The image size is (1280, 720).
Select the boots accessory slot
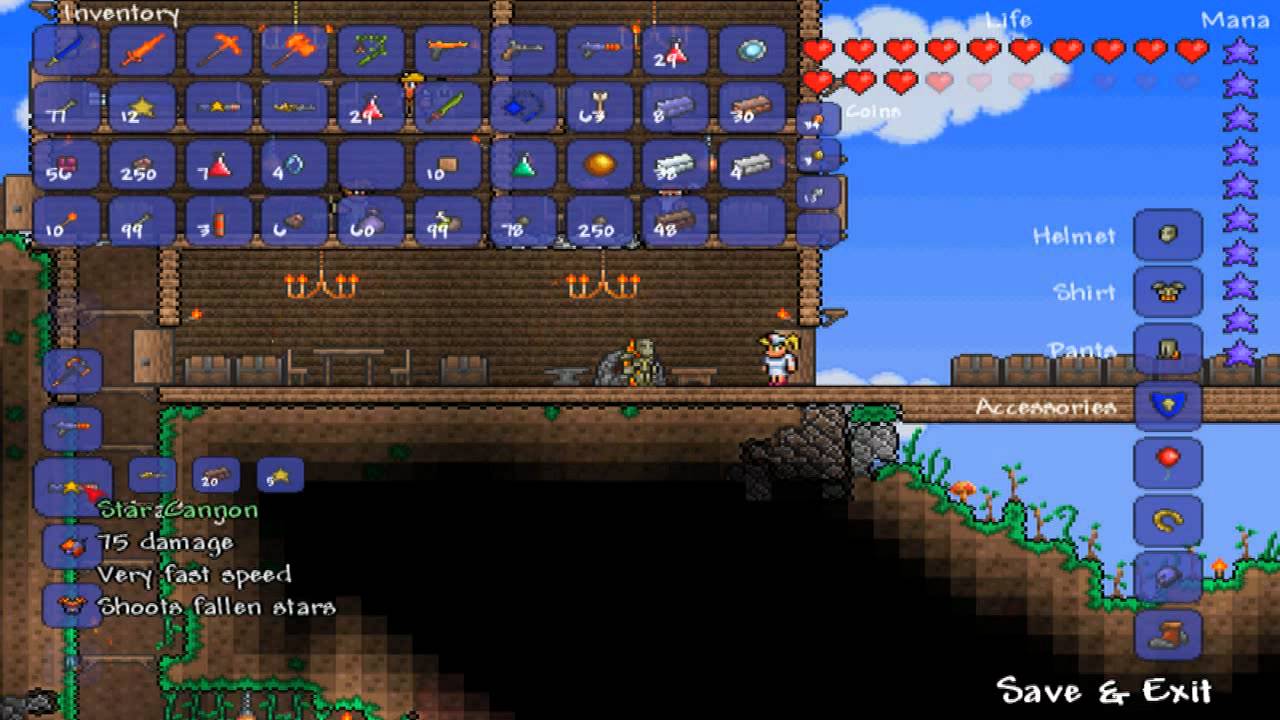tap(1167, 634)
